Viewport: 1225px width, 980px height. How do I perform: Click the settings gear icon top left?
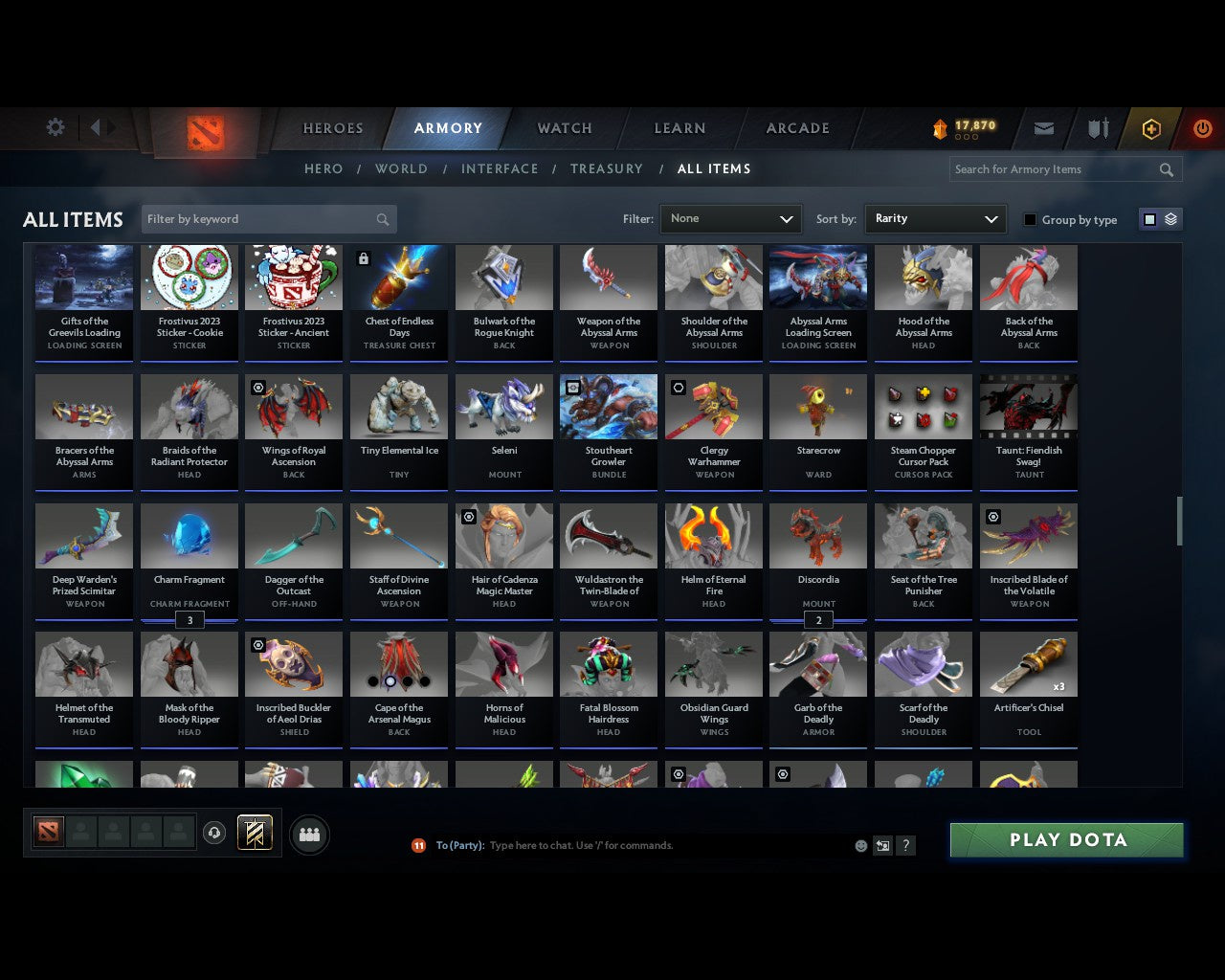[x=55, y=126]
